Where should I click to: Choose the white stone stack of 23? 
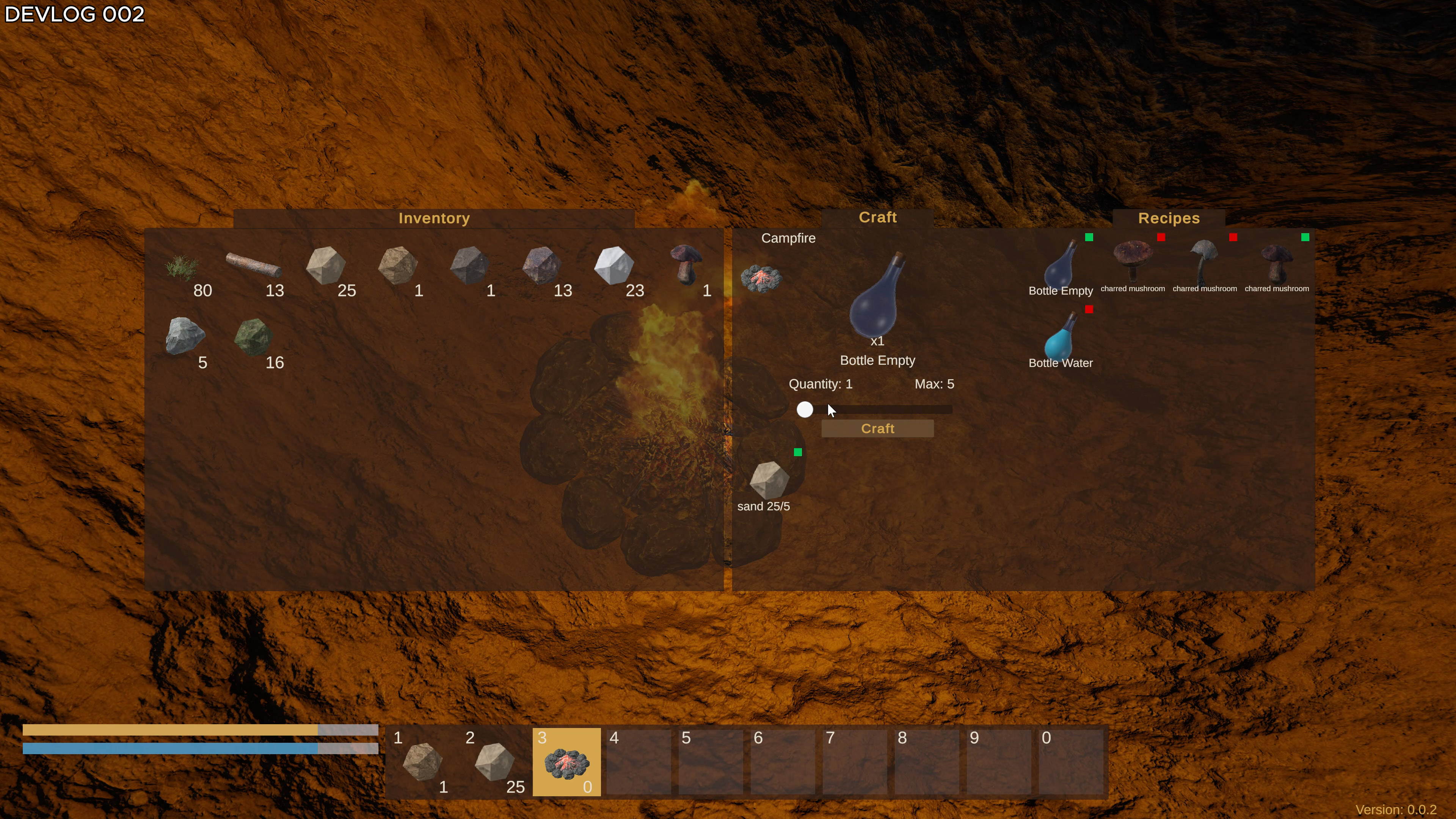click(x=614, y=266)
